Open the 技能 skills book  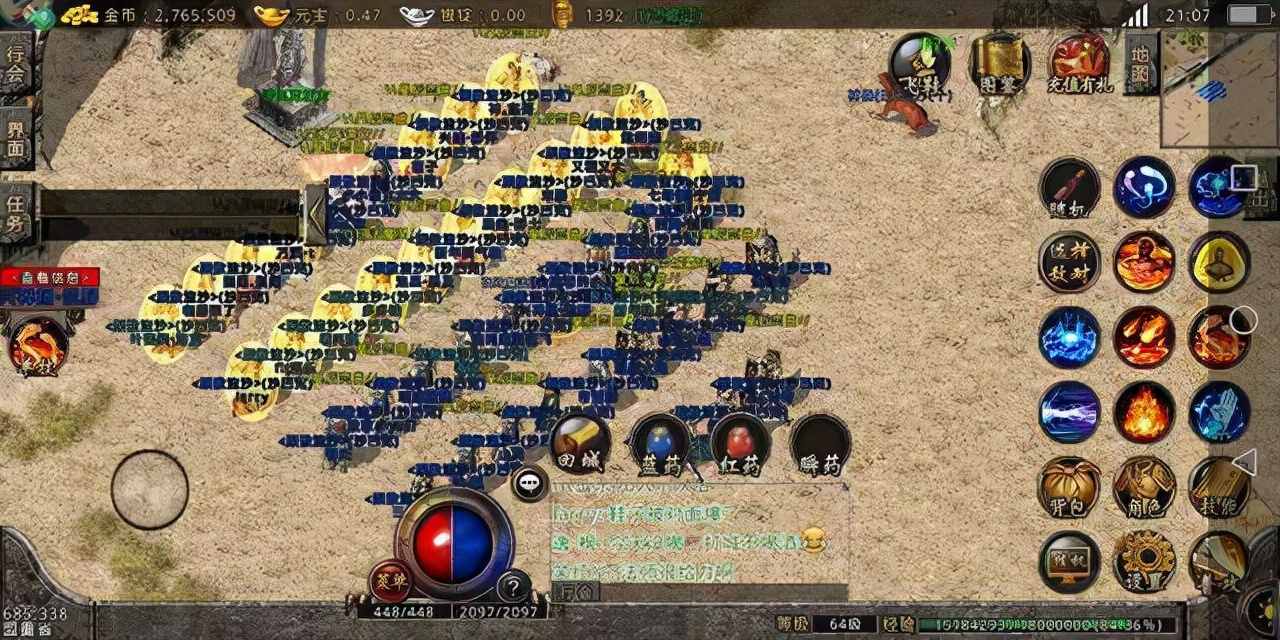[x=1219, y=487]
